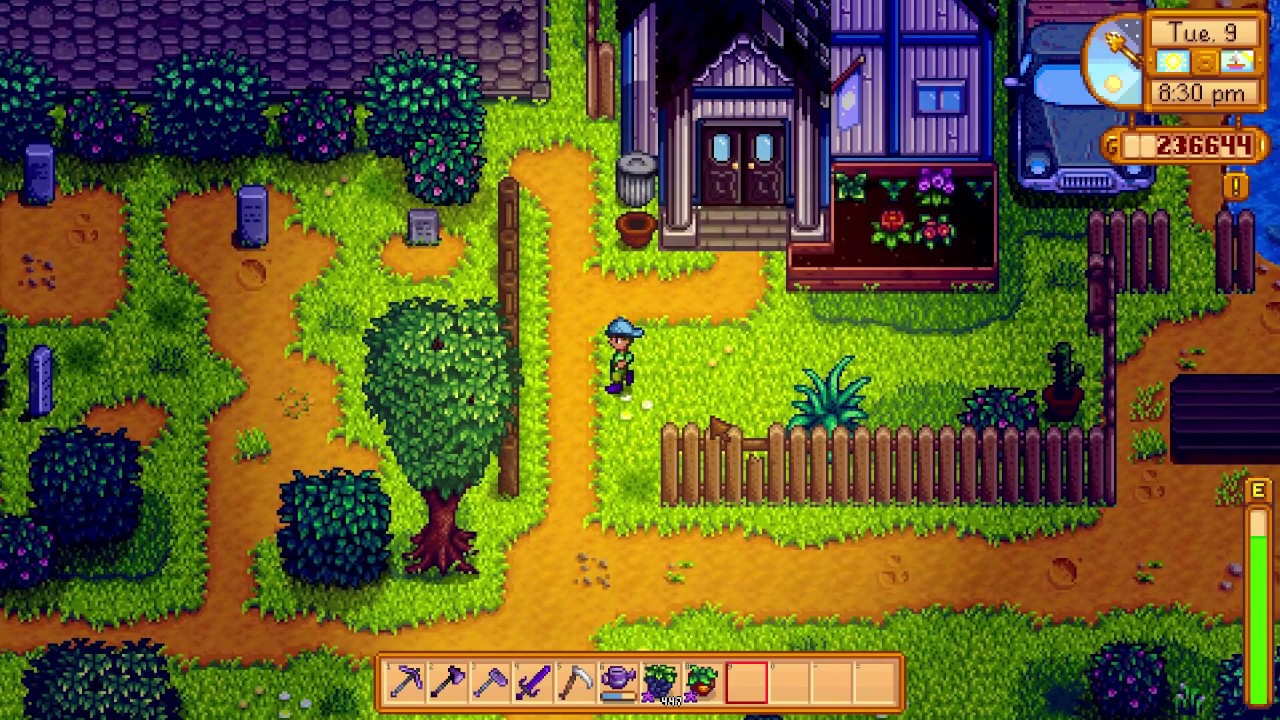Click the sailboat luau icon on the clock
This screenshot has width=1280, height=720.
click(x=1236, y=61)
